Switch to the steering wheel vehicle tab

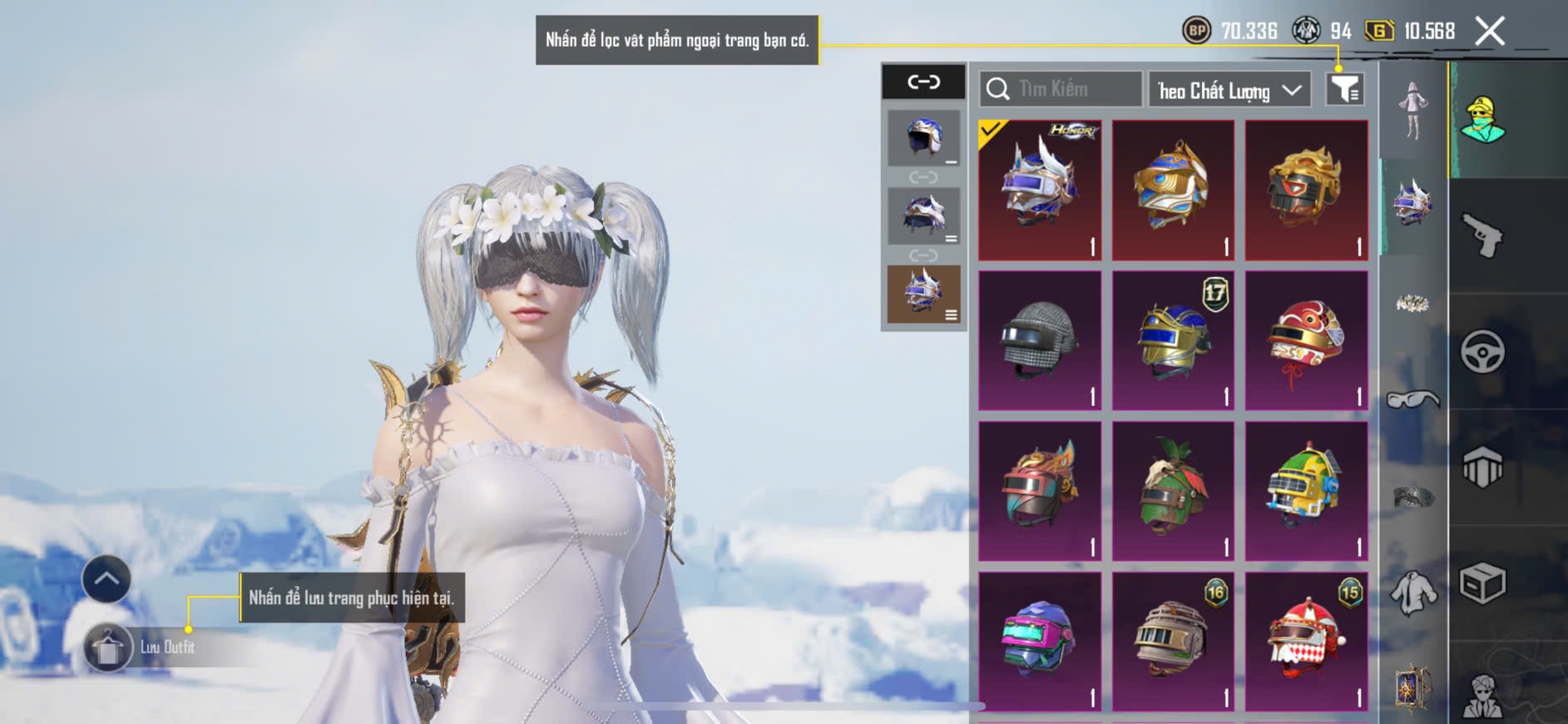pos(1482,352)
